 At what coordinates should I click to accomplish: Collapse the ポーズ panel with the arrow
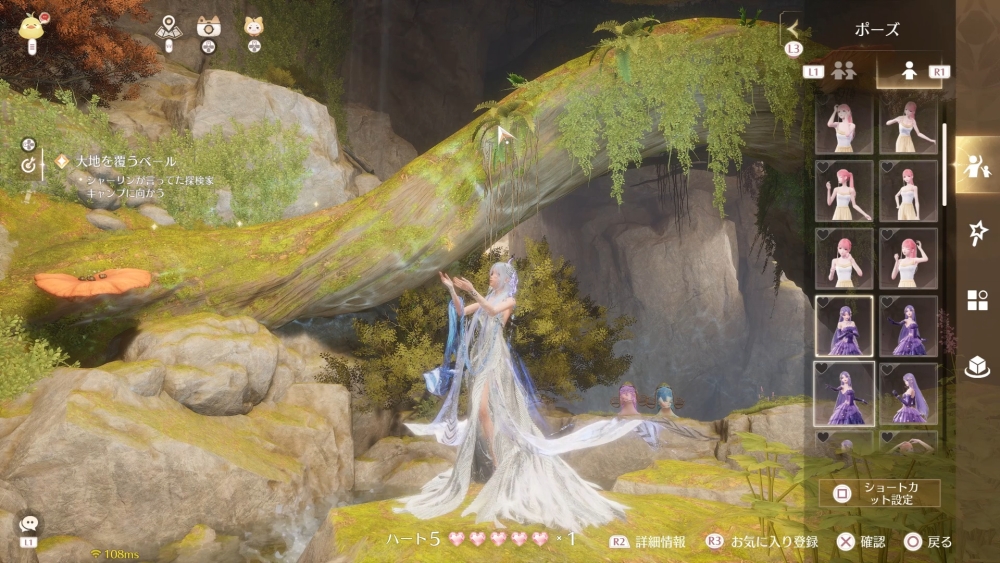pyautogui.click(x=794, y=29)
